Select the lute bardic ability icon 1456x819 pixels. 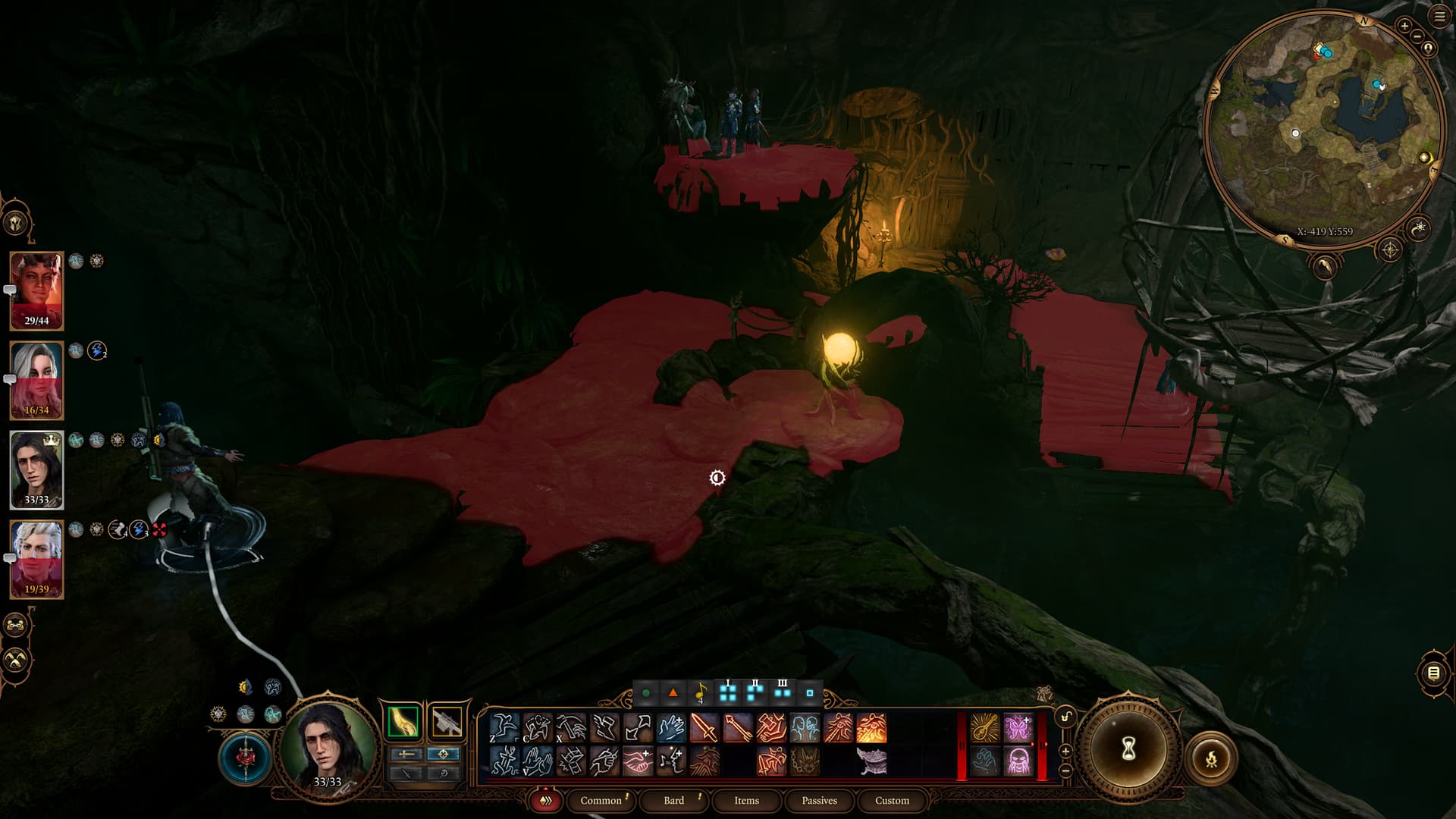[x=985, y=728]
